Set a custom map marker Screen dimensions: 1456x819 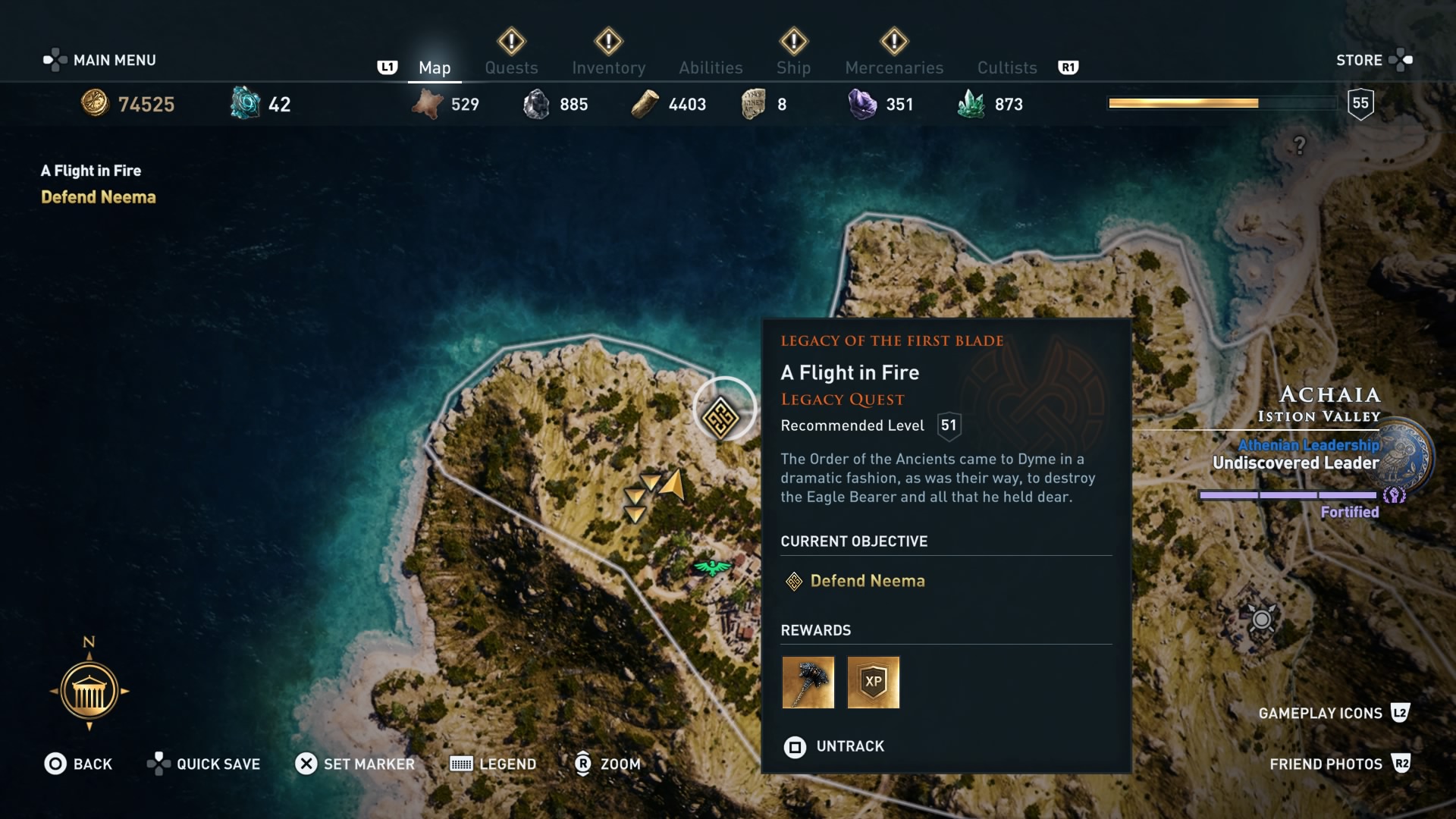(355, 764)
